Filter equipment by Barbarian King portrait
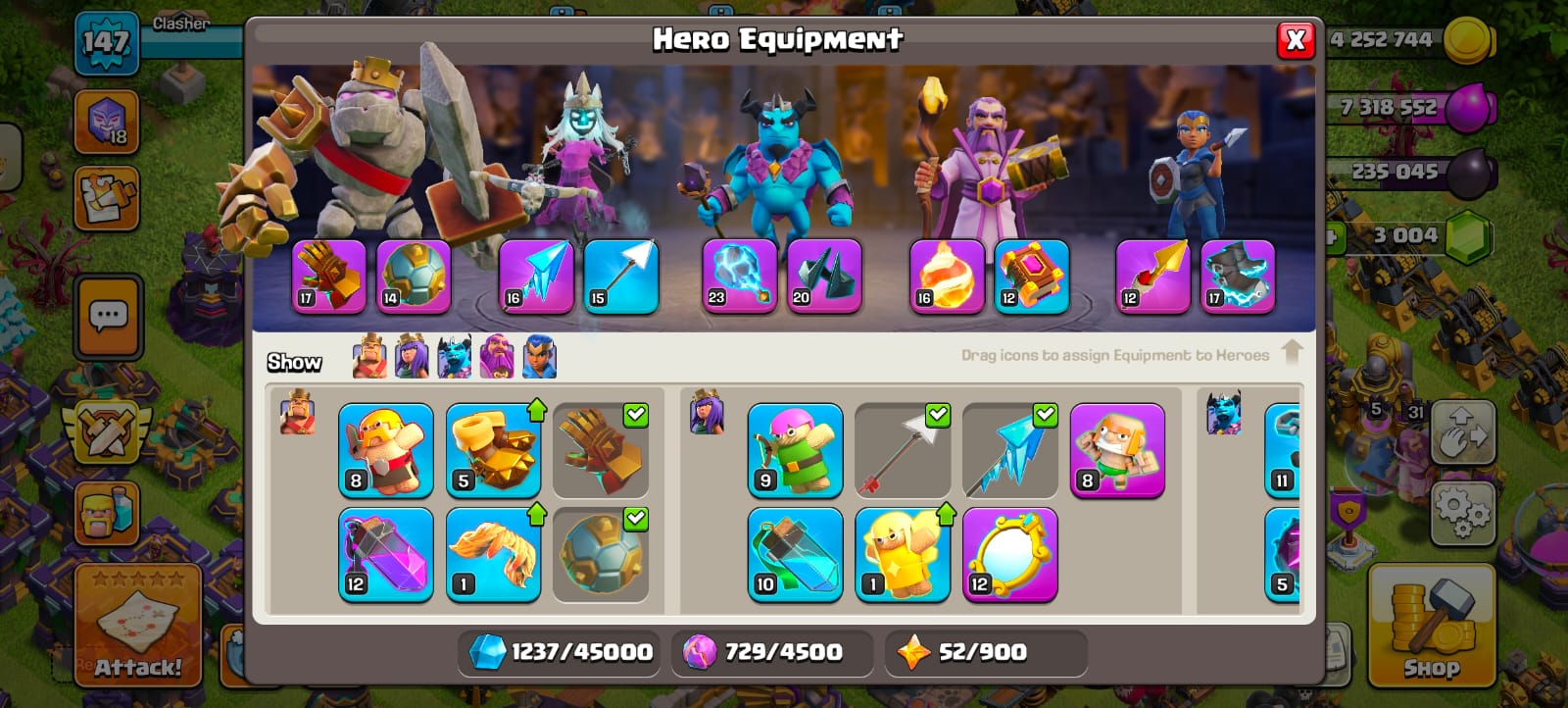The height and width of the screenshot is (708, 1568). pyautogui.click(x=369, y=357)
